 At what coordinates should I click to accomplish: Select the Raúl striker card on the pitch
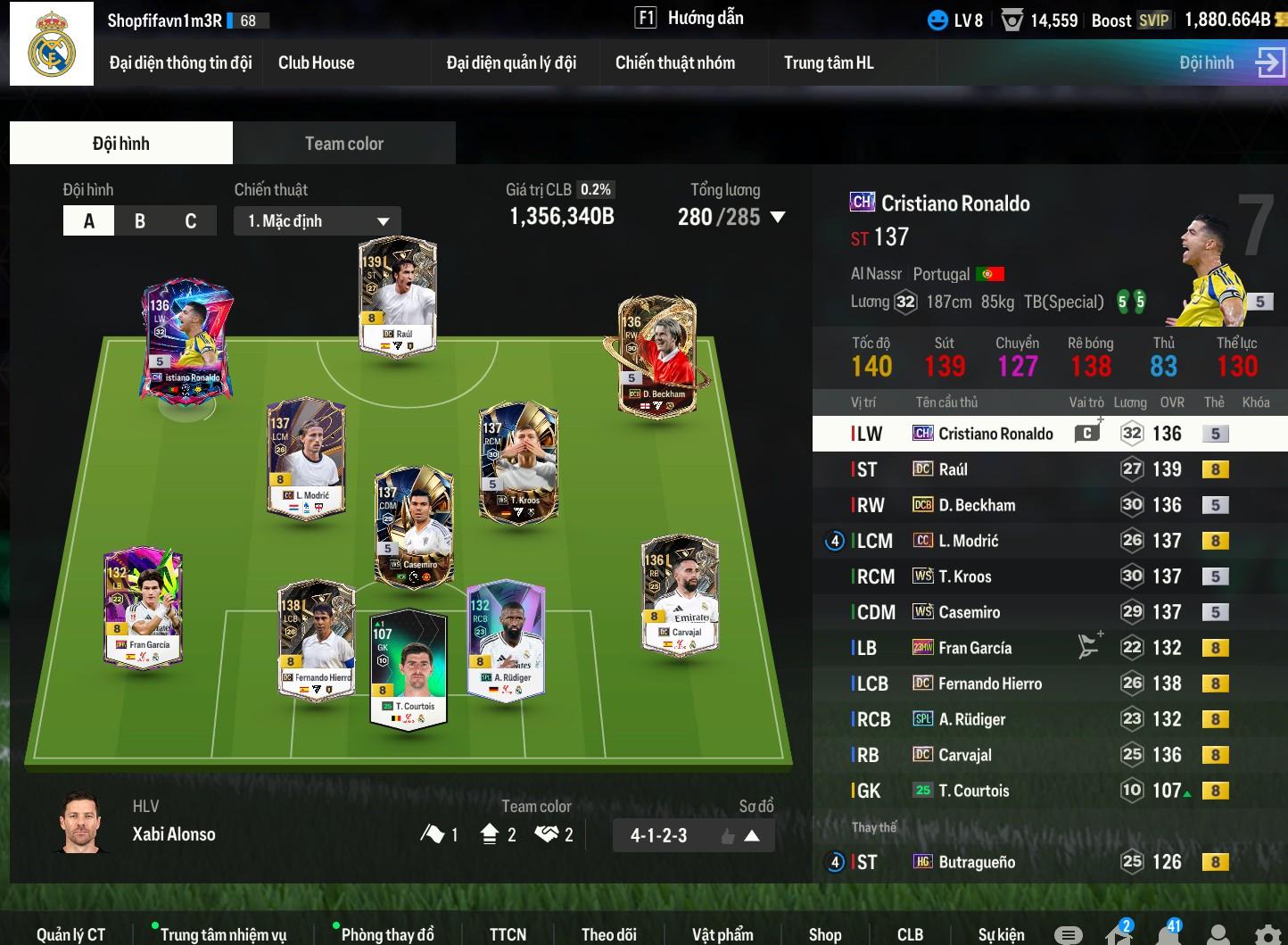[x=397, y=296]
